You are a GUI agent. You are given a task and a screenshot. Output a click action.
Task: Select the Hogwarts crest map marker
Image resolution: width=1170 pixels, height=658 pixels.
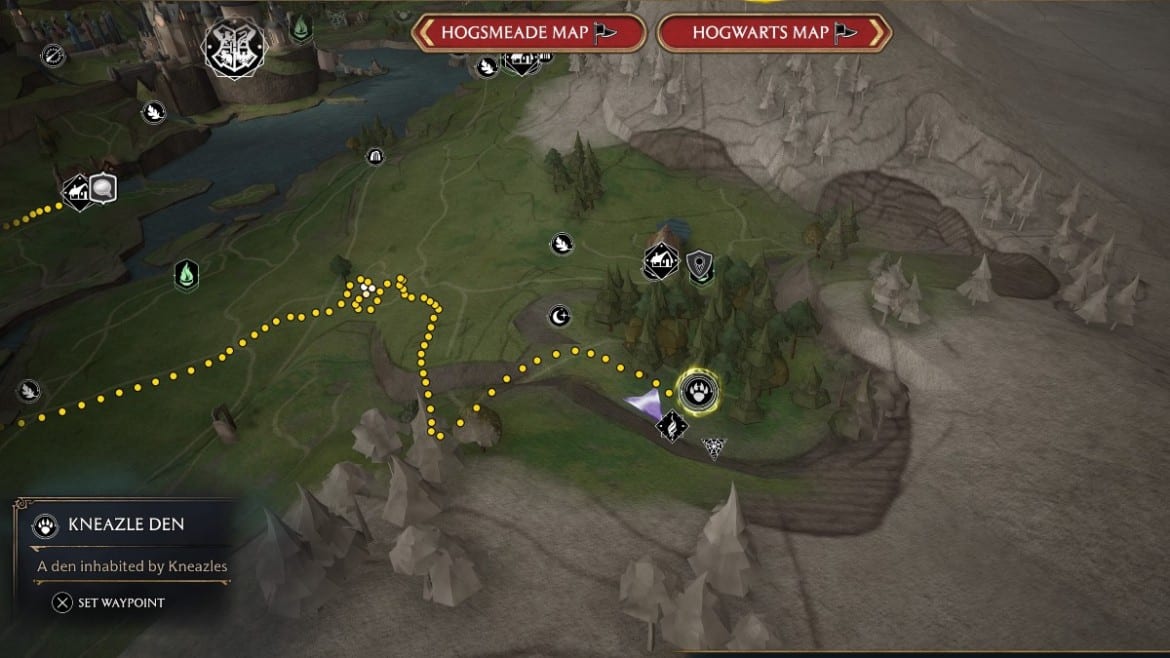click(229, 47)
